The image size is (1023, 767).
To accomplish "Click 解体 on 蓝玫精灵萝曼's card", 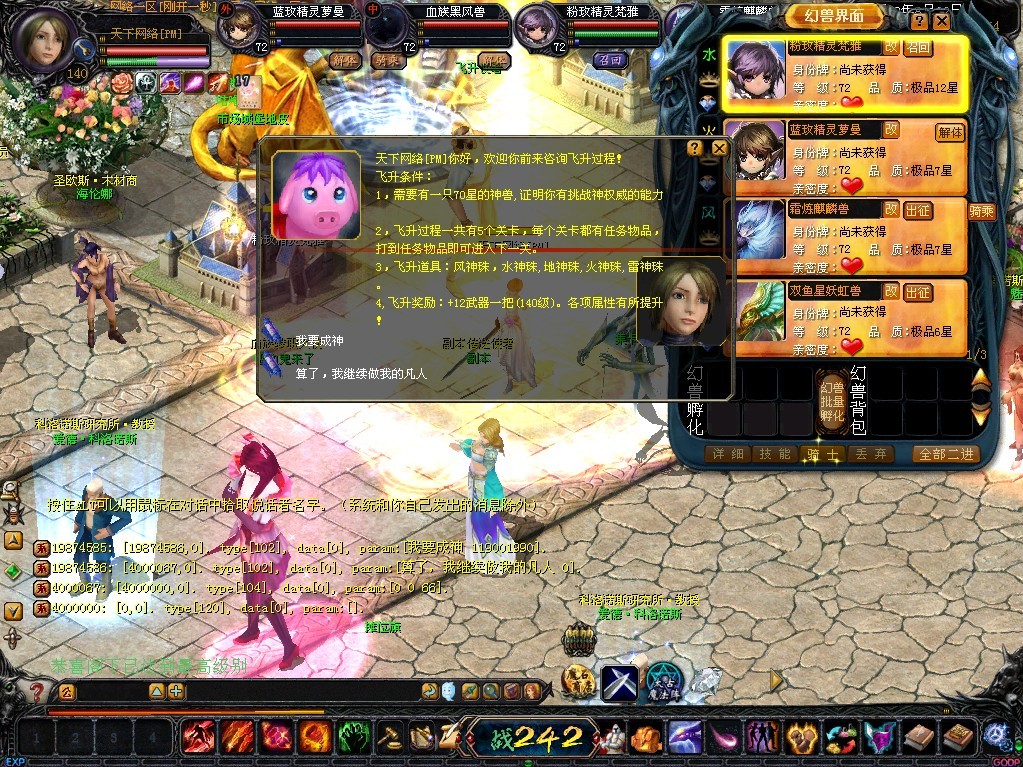I will click(949, 131).
